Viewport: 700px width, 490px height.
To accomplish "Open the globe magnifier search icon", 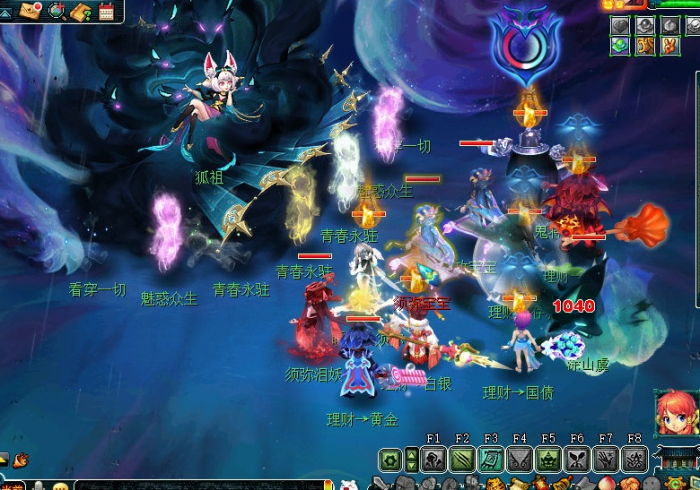I will coord(57,11).
